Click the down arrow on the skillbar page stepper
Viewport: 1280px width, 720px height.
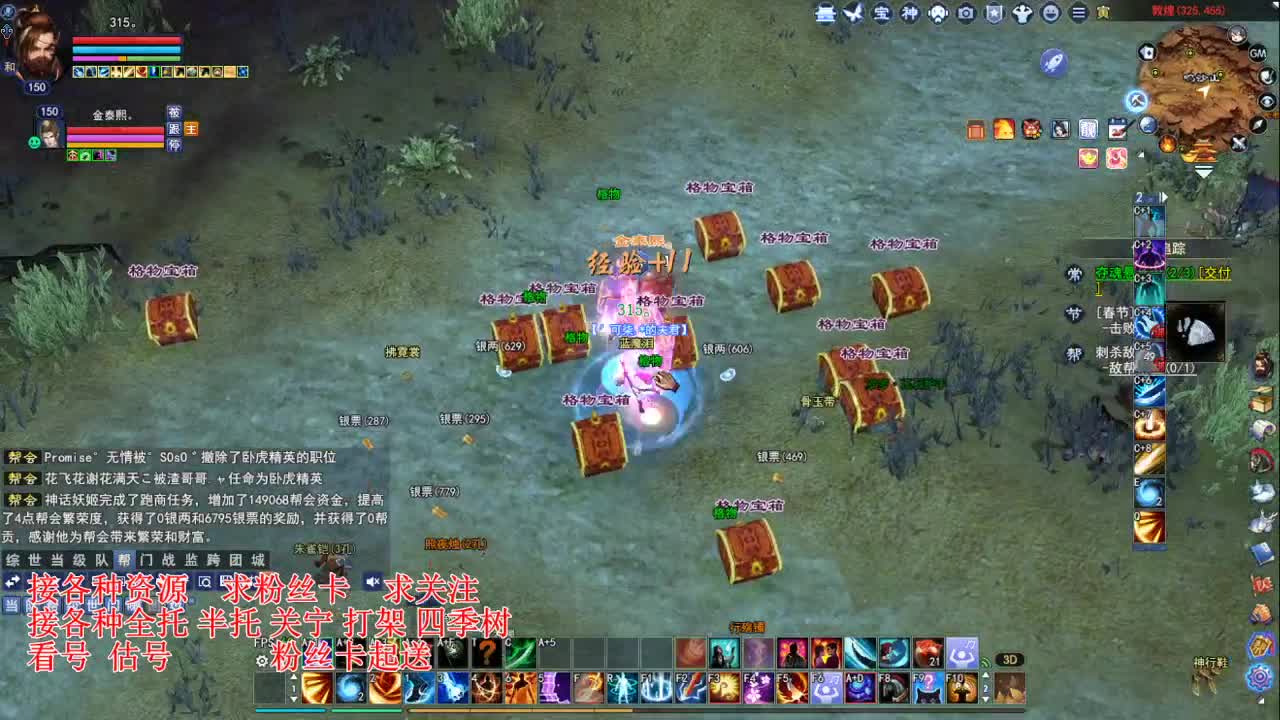coord(986,700)
